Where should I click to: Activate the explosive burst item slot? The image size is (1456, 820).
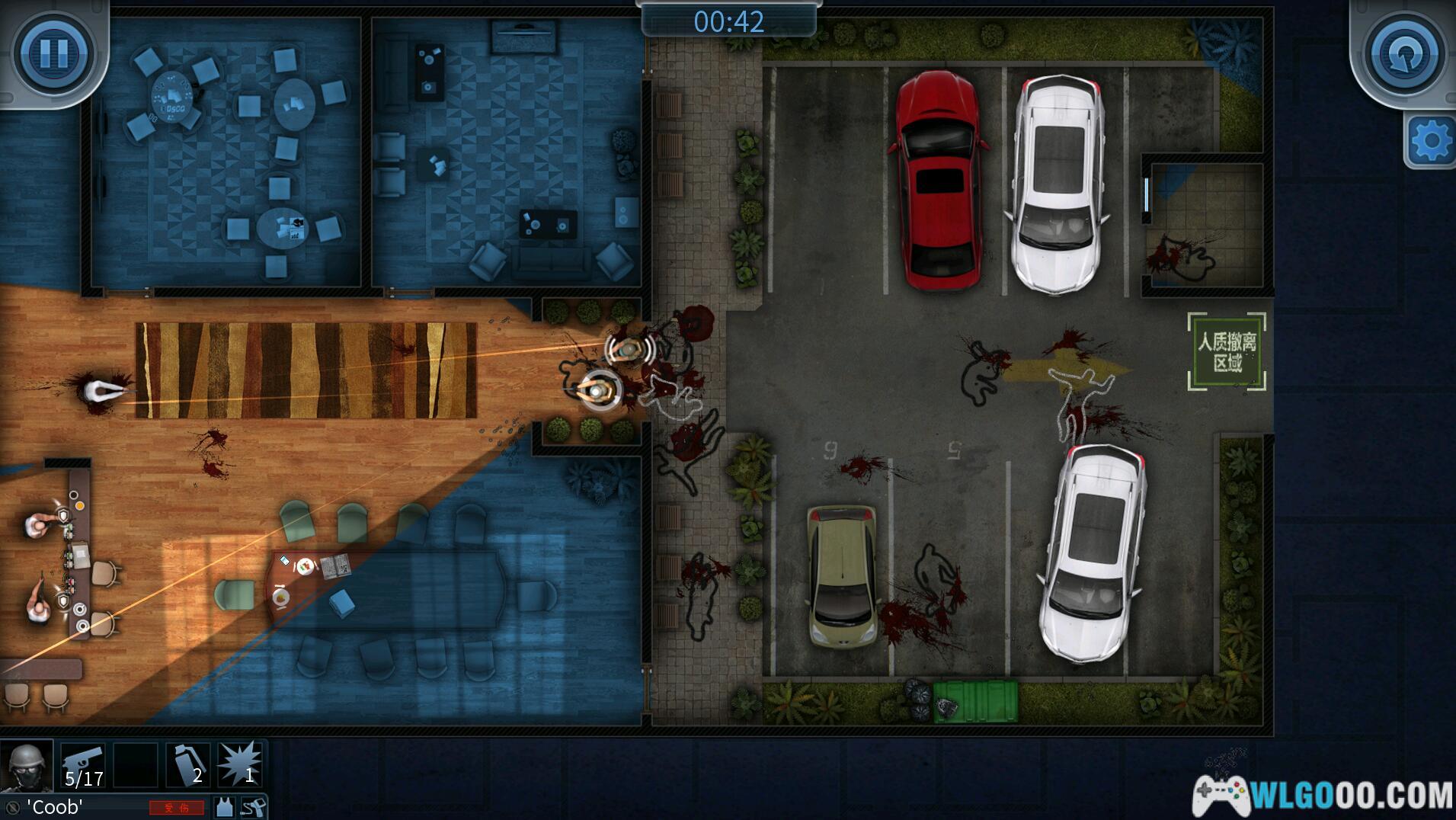(239, 764)
